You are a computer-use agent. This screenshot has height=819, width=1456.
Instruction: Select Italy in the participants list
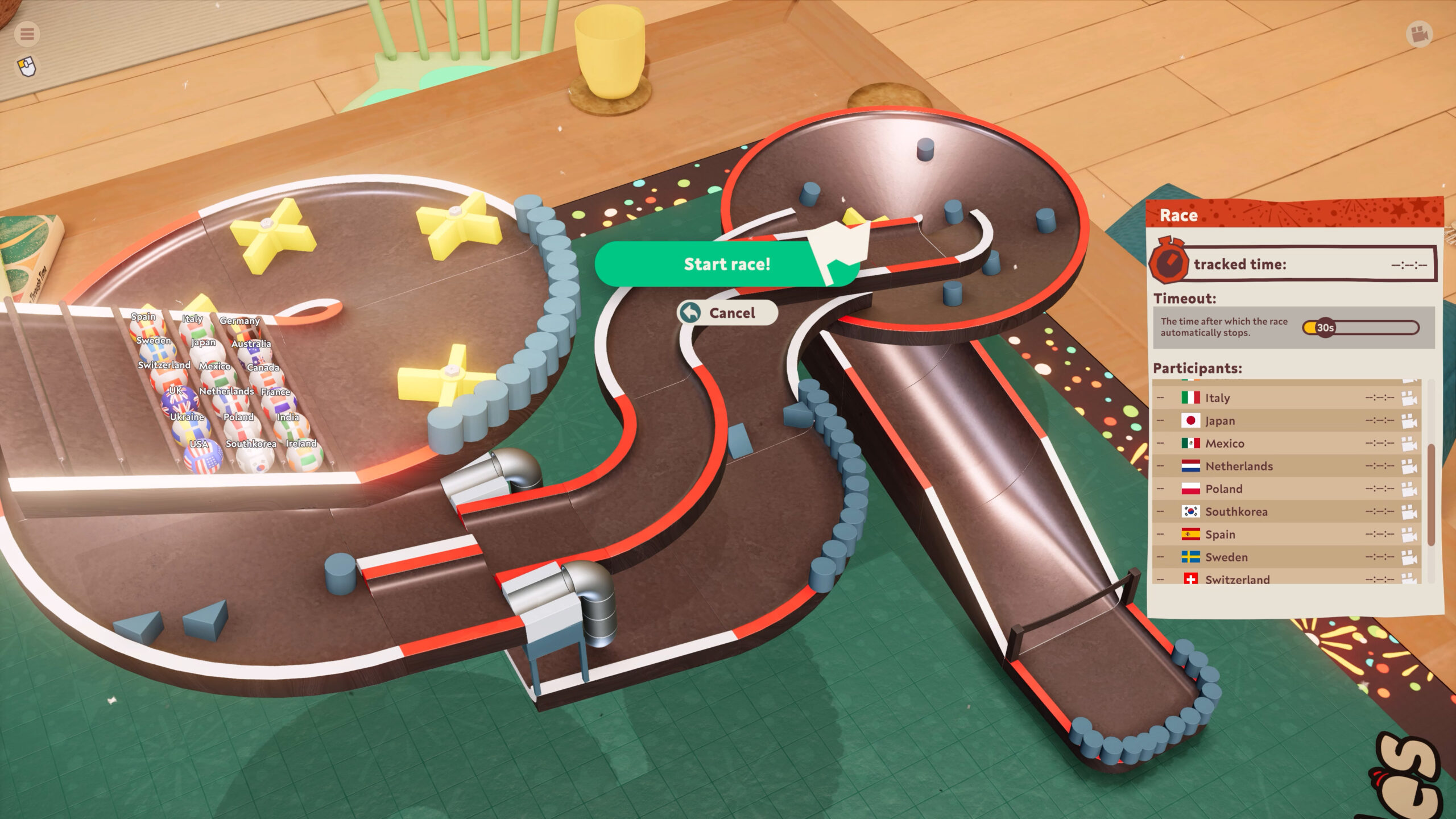pos(1217,398)
